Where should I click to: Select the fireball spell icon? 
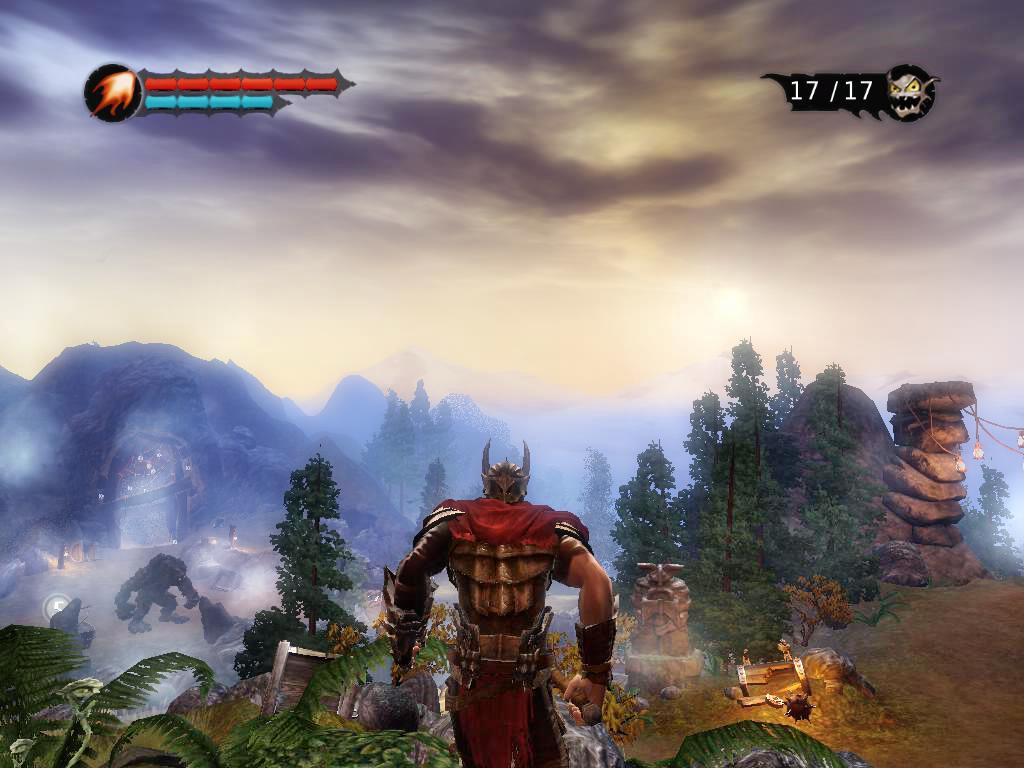[111, 93]
